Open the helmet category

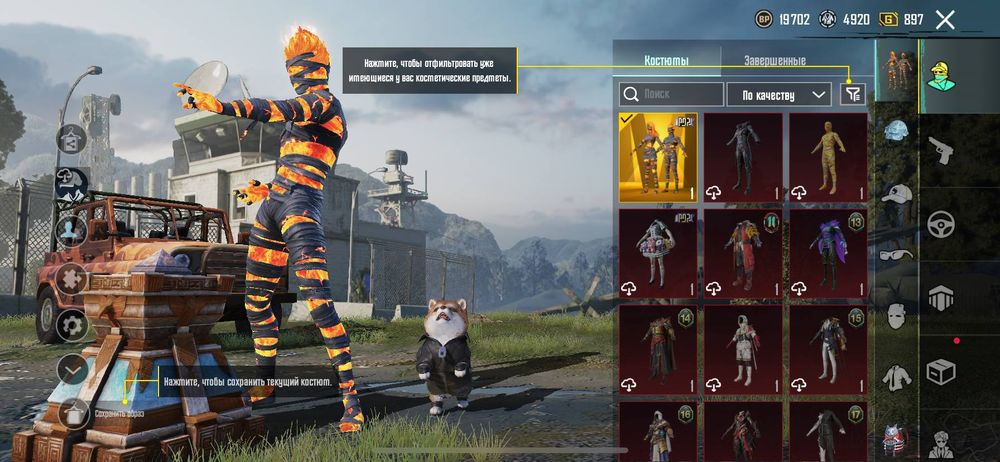click(x=896, y=133)
